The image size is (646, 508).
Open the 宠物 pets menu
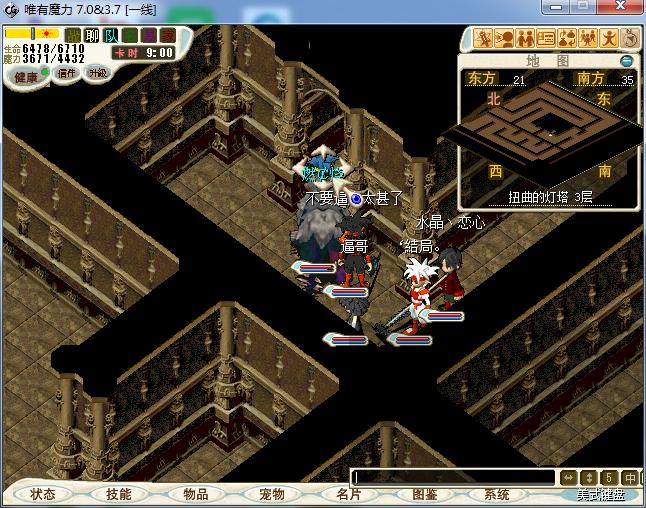tap(271, 494)
